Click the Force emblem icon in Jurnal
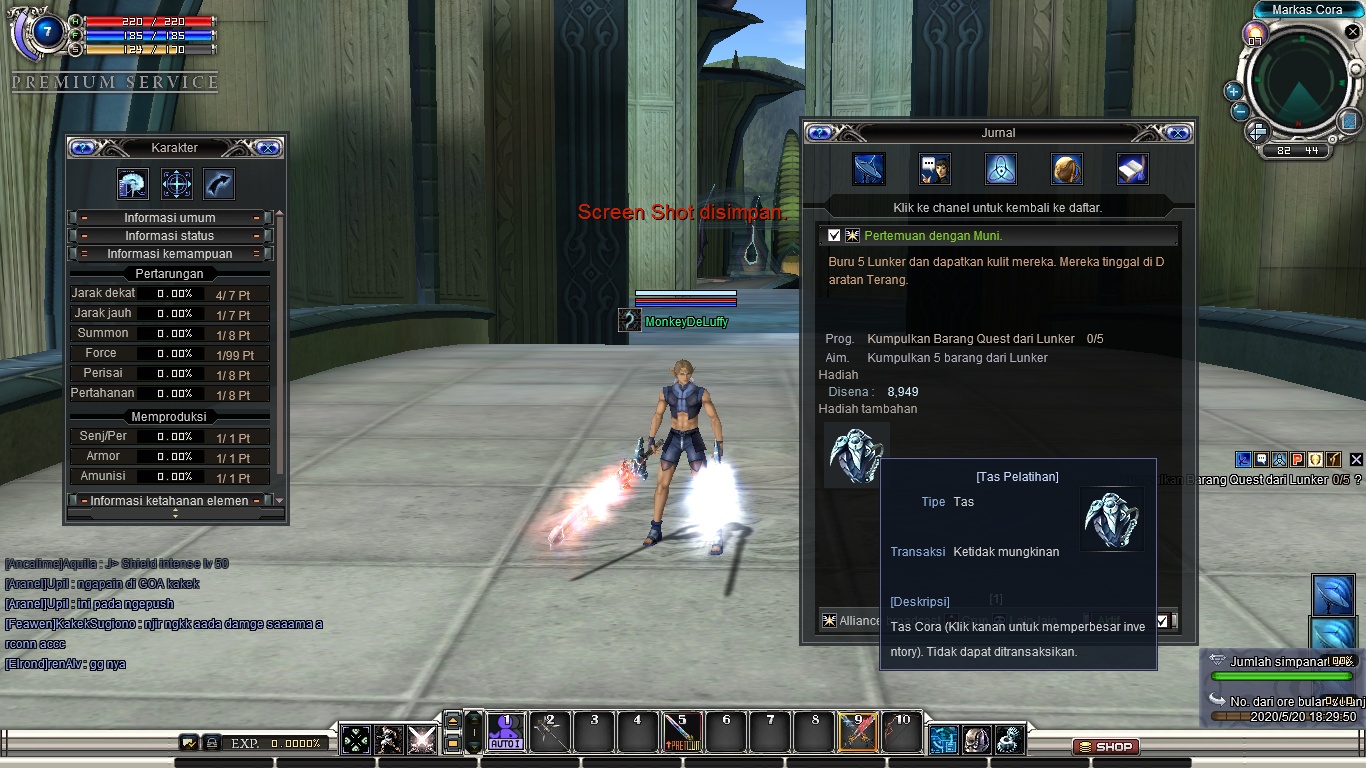 pyautogui.click(x=1000, y=168)
